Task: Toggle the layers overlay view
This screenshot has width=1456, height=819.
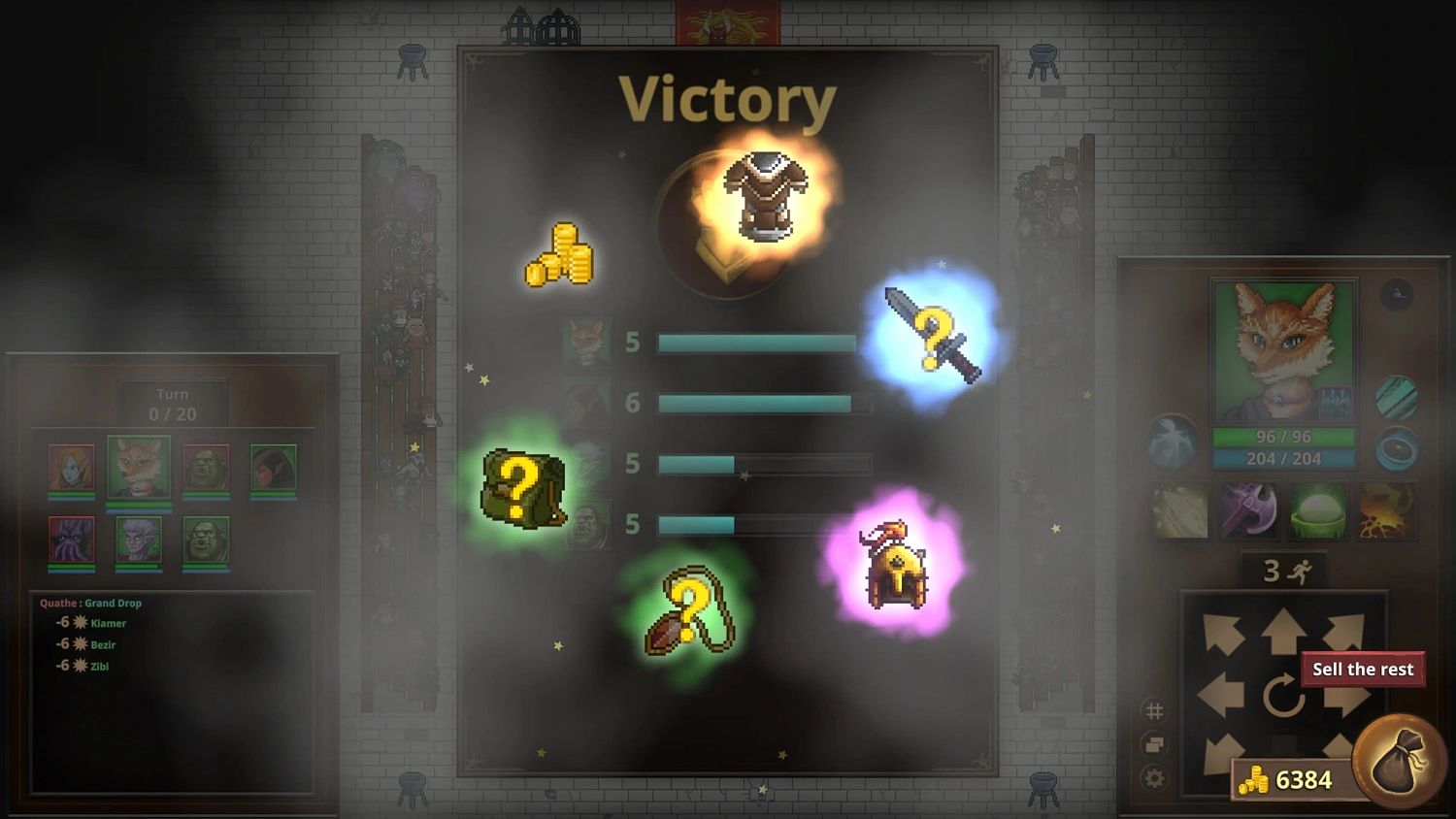Action: 1154,744
